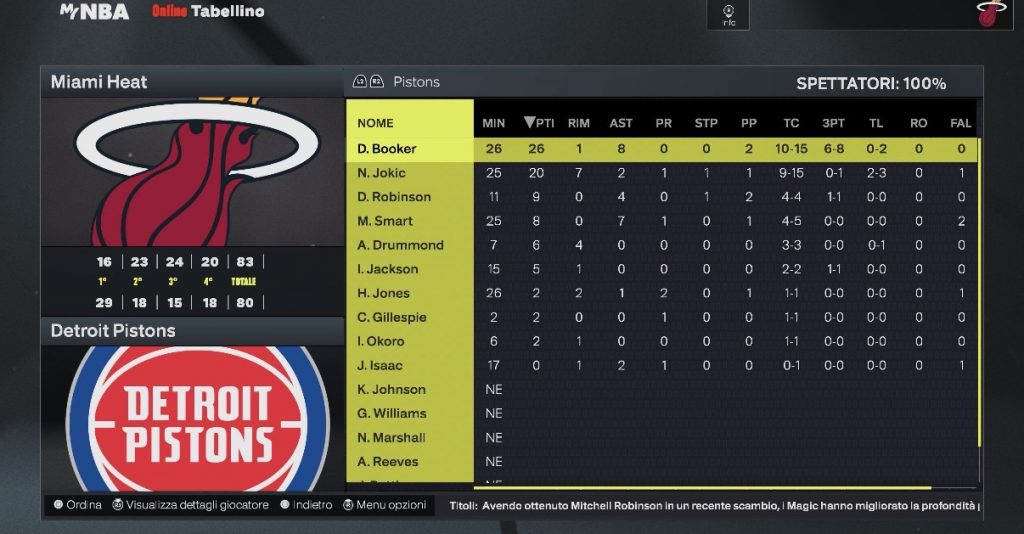The width and height of the screenshot is (1024, 534).
Task: Select N. Jokic in the box score
Action: tap(380, 173)
